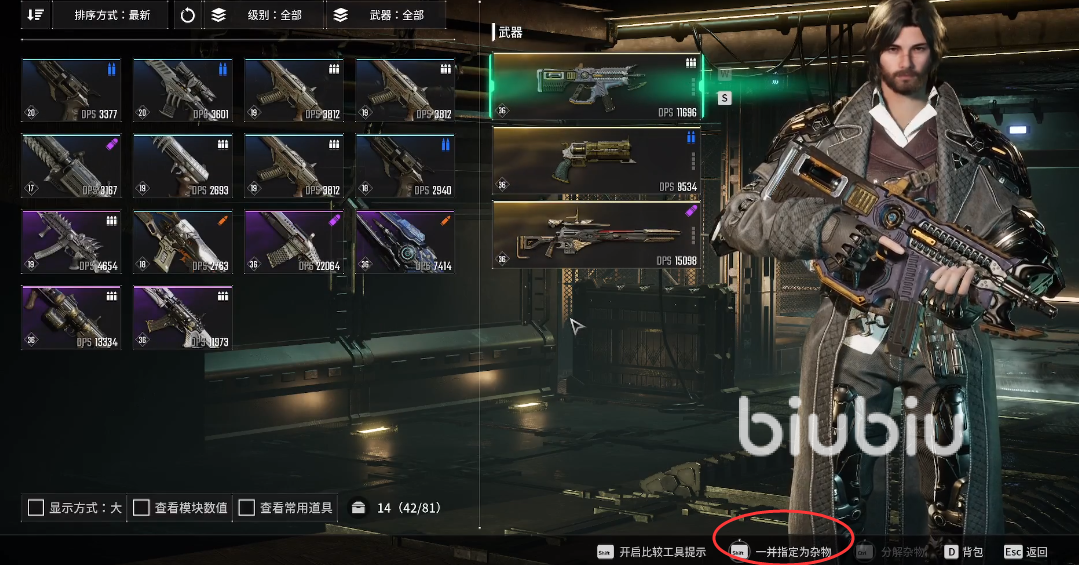Image resolution: width=1079 pixels, height=565 pixels.
Task: Open the tier filter (级别：全部)
Action: [264, 15]
